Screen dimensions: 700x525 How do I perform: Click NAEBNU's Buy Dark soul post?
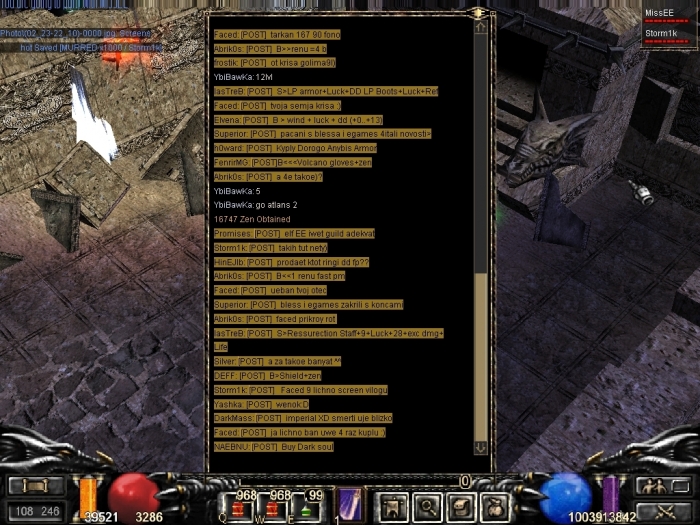point(274,446)
